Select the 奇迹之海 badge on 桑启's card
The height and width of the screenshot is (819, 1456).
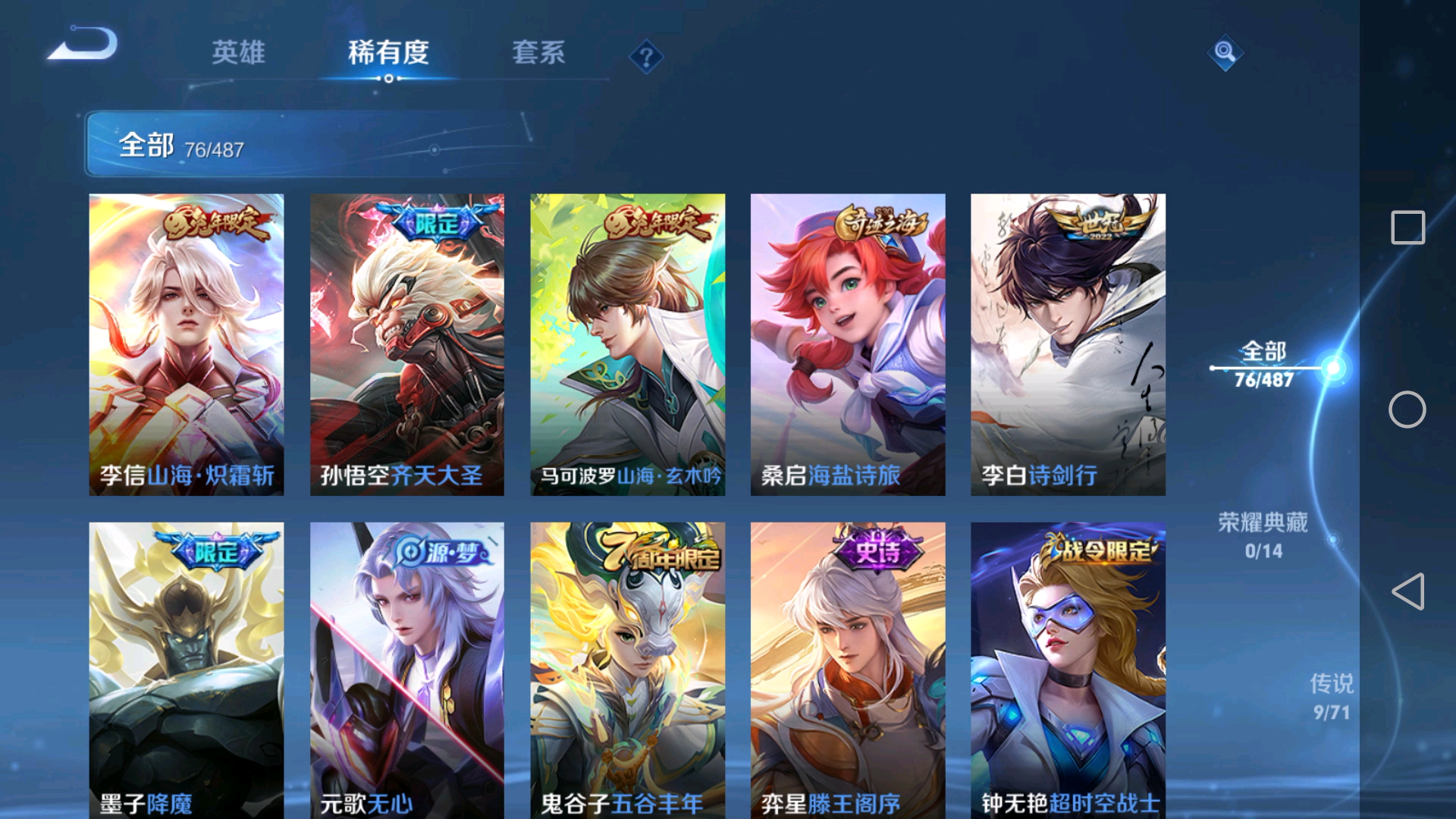coord(880,220)
